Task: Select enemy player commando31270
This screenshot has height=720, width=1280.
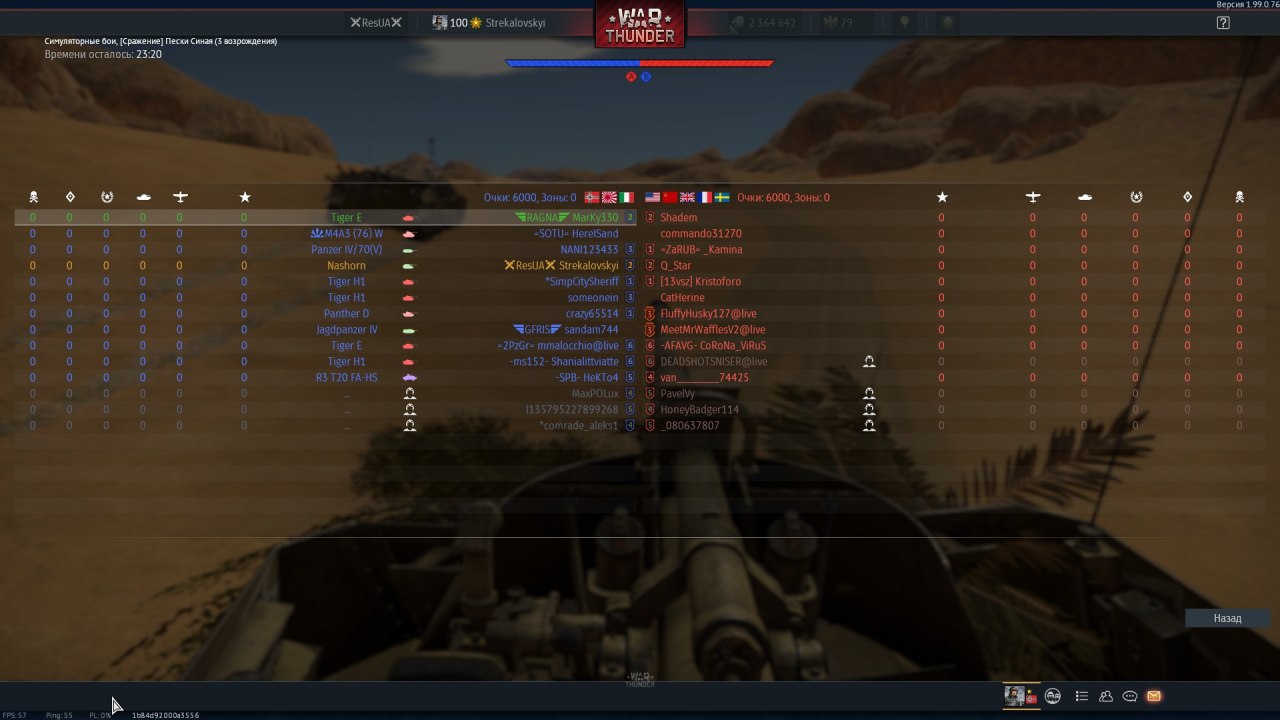Action: point(701,233)
